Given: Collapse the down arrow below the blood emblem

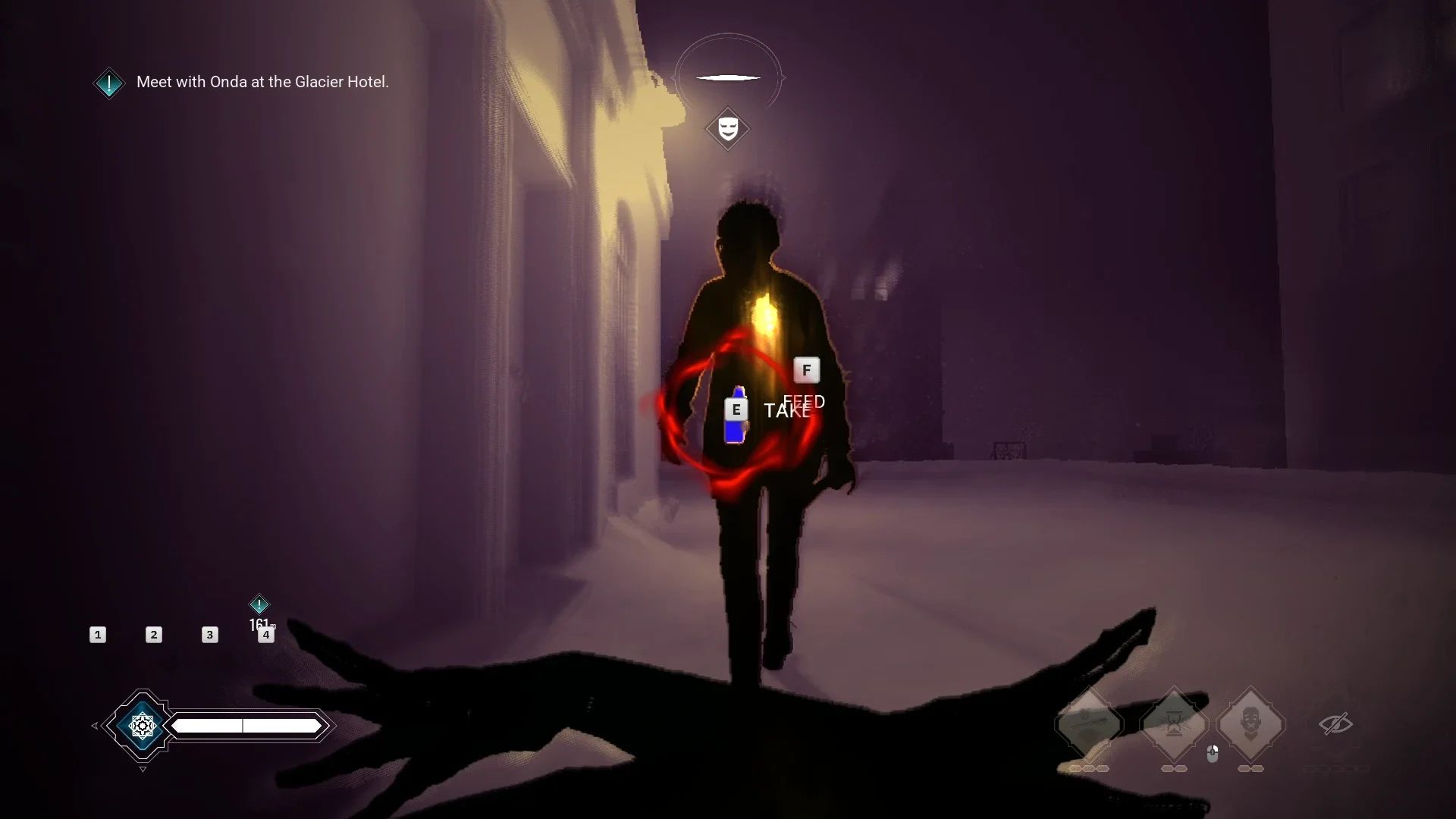Looking at the screenshot, I should coord(143,769).
